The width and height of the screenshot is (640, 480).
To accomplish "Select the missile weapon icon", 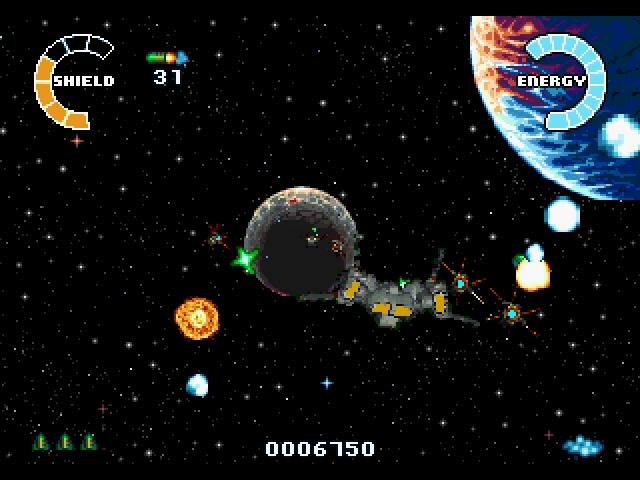I will (167, 58).
